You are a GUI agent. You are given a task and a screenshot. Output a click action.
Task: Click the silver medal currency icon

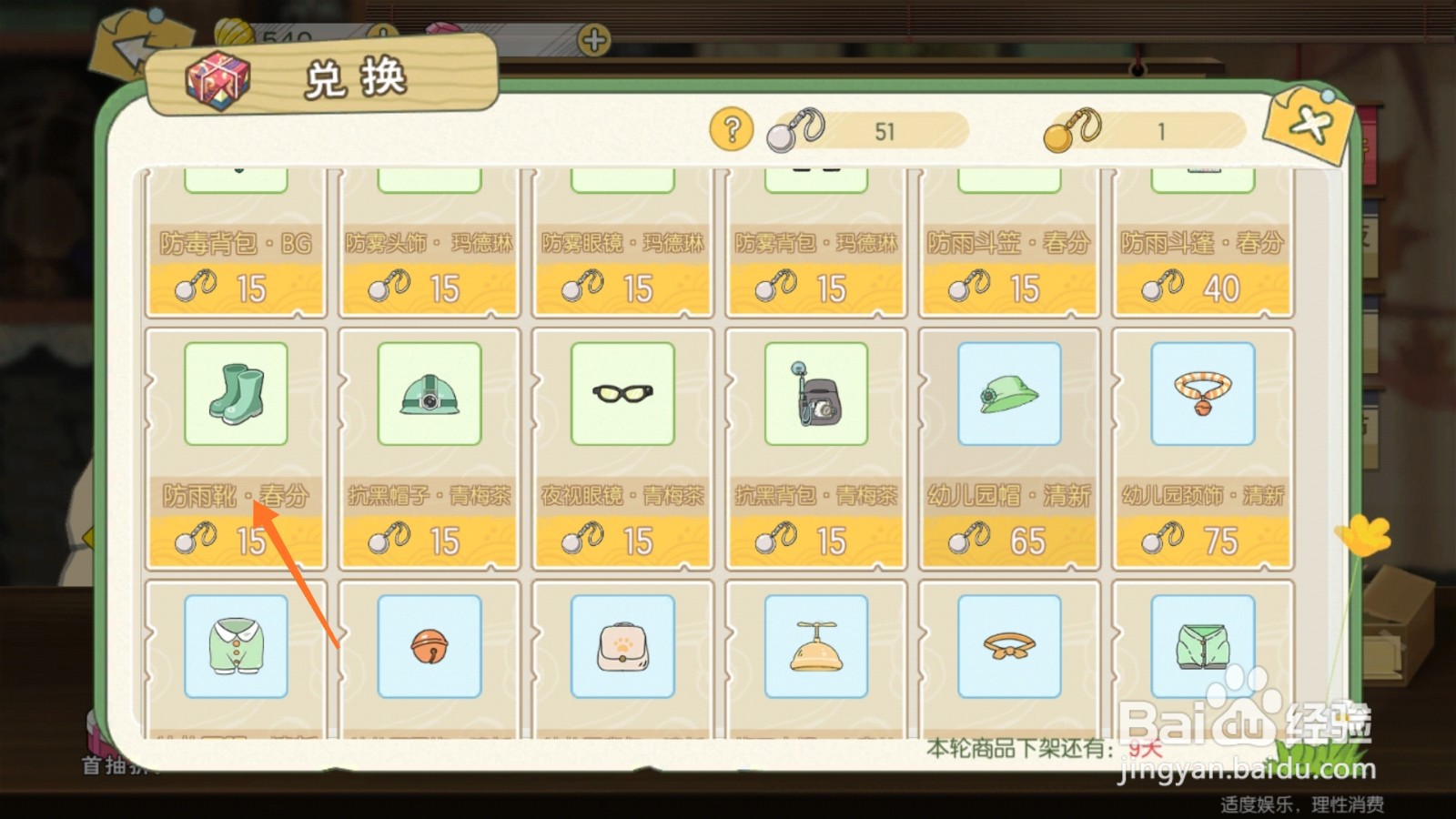coord(796,130)
